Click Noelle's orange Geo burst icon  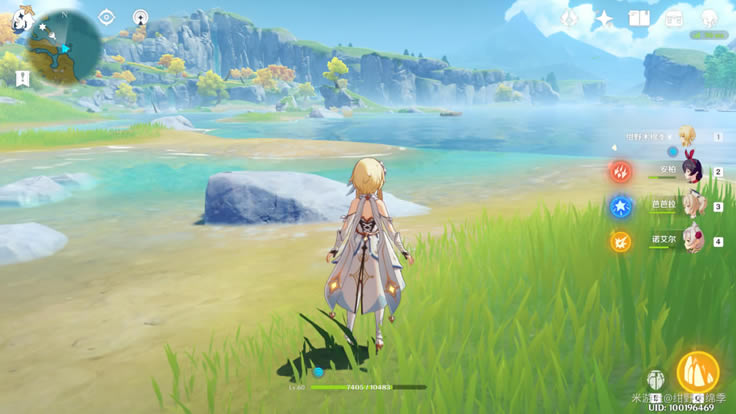[621, 241]
